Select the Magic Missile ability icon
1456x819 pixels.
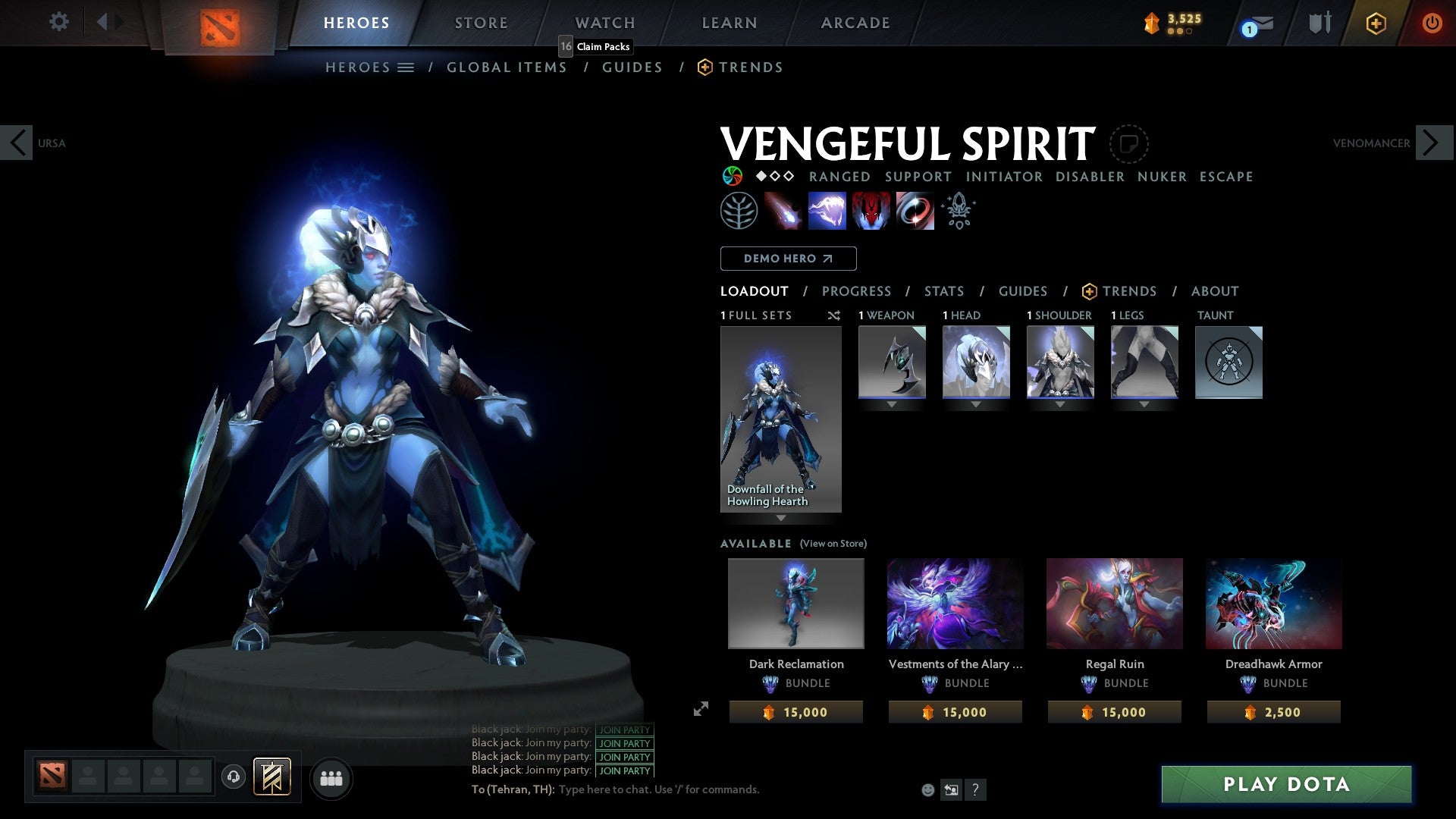pos(783,210)
